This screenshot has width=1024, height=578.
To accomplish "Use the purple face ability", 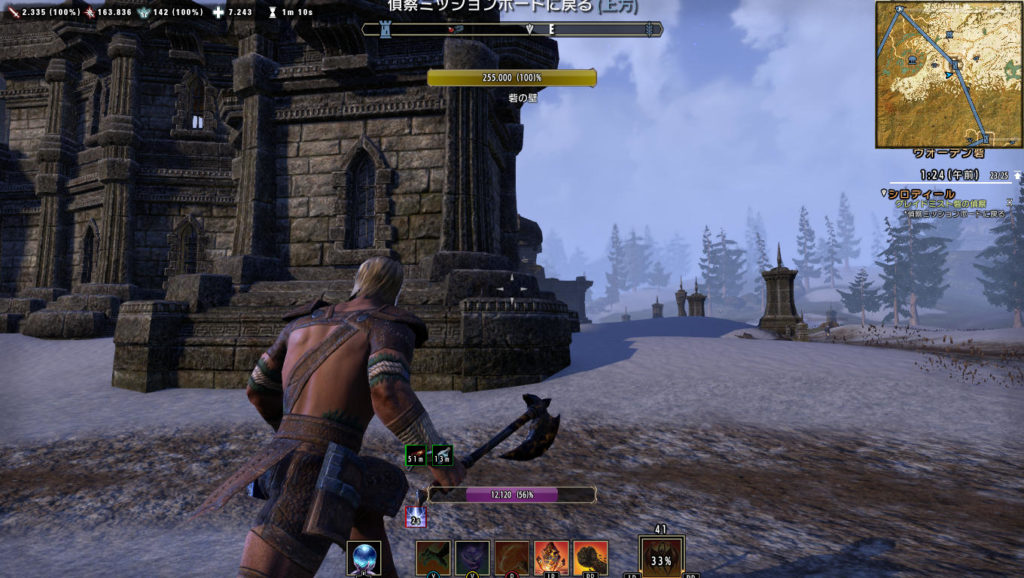I will [472, 557].
